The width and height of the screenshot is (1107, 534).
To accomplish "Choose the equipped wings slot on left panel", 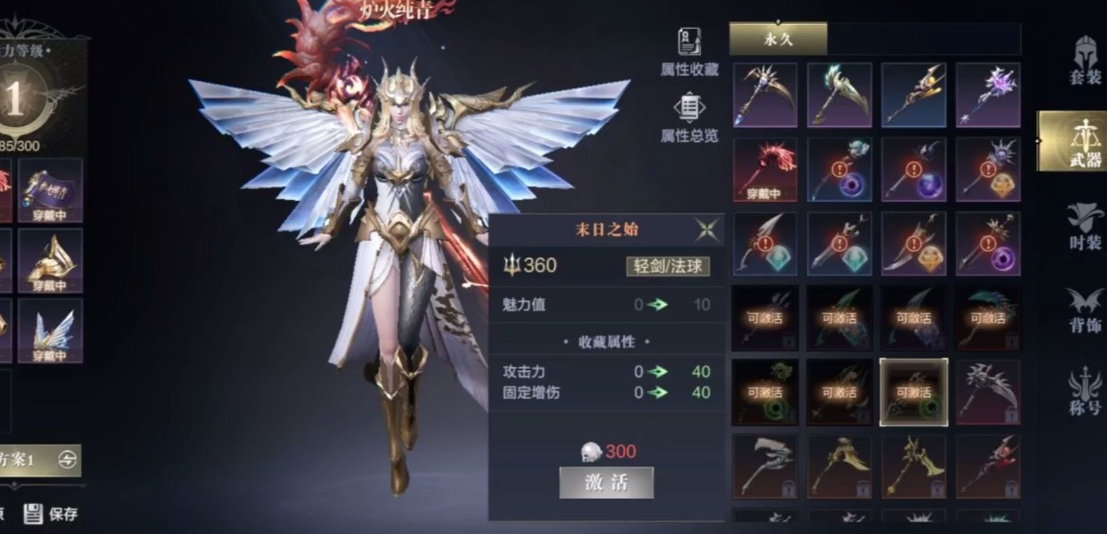I will coord(50,330).
